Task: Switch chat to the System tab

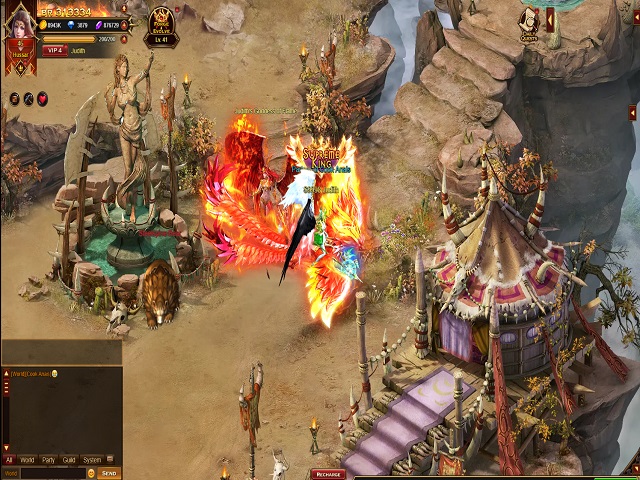Action: point(92,460)
